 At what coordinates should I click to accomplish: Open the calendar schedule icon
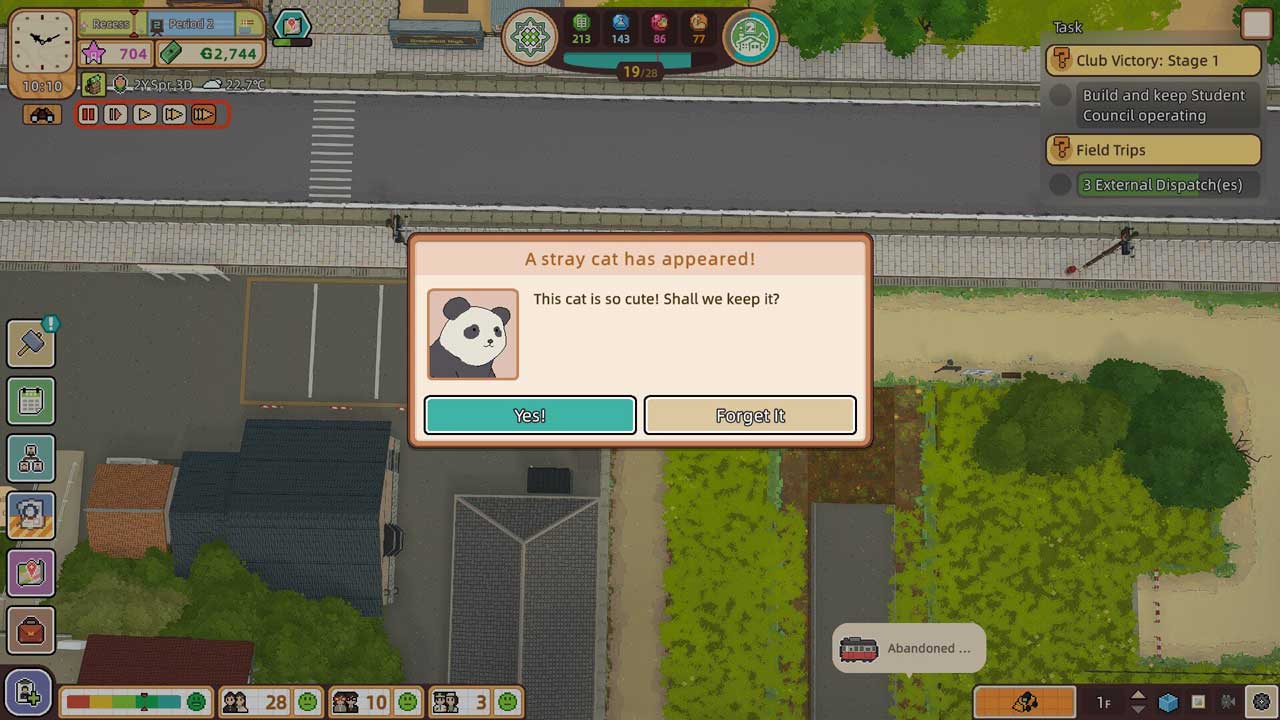[x=31, y=401]
